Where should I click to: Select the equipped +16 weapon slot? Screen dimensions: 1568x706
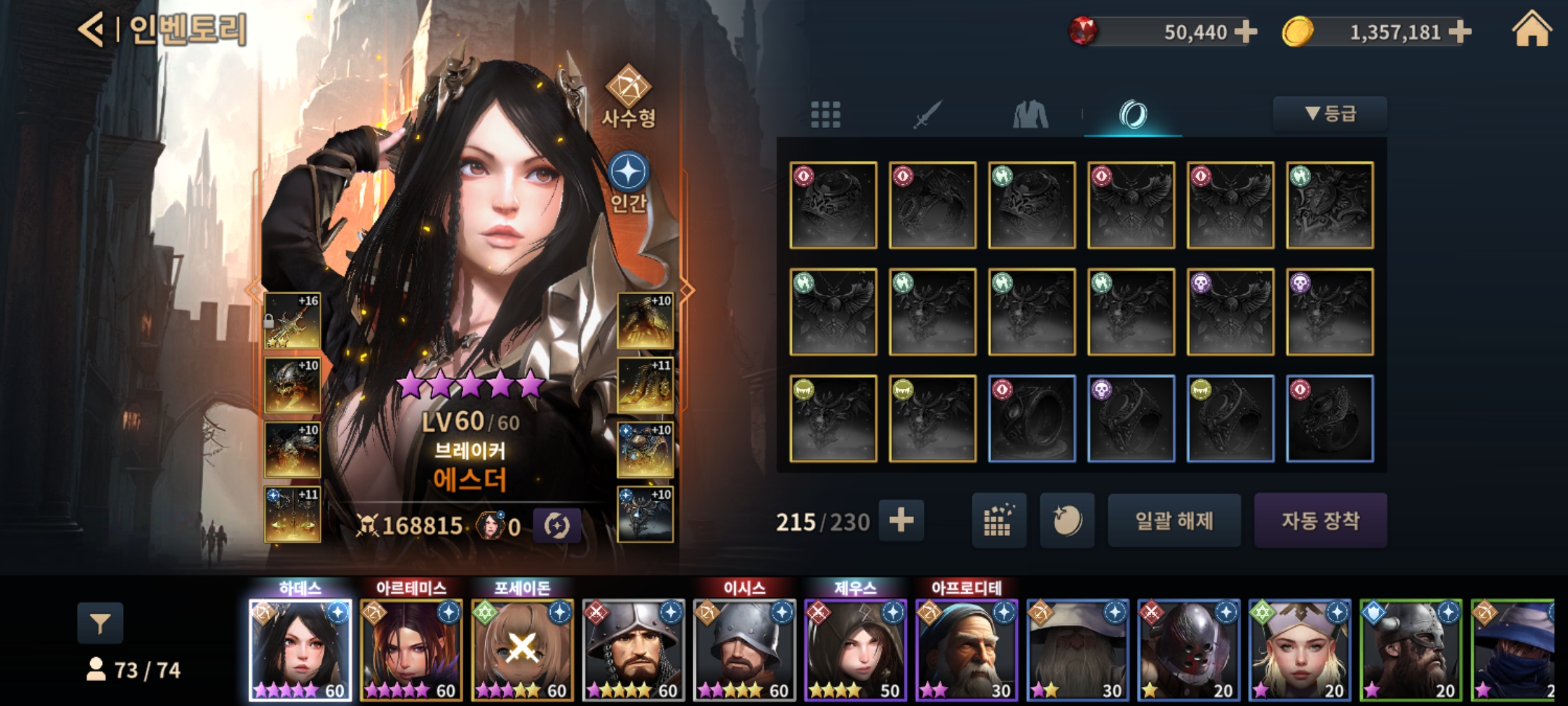[x=292, y=320]
